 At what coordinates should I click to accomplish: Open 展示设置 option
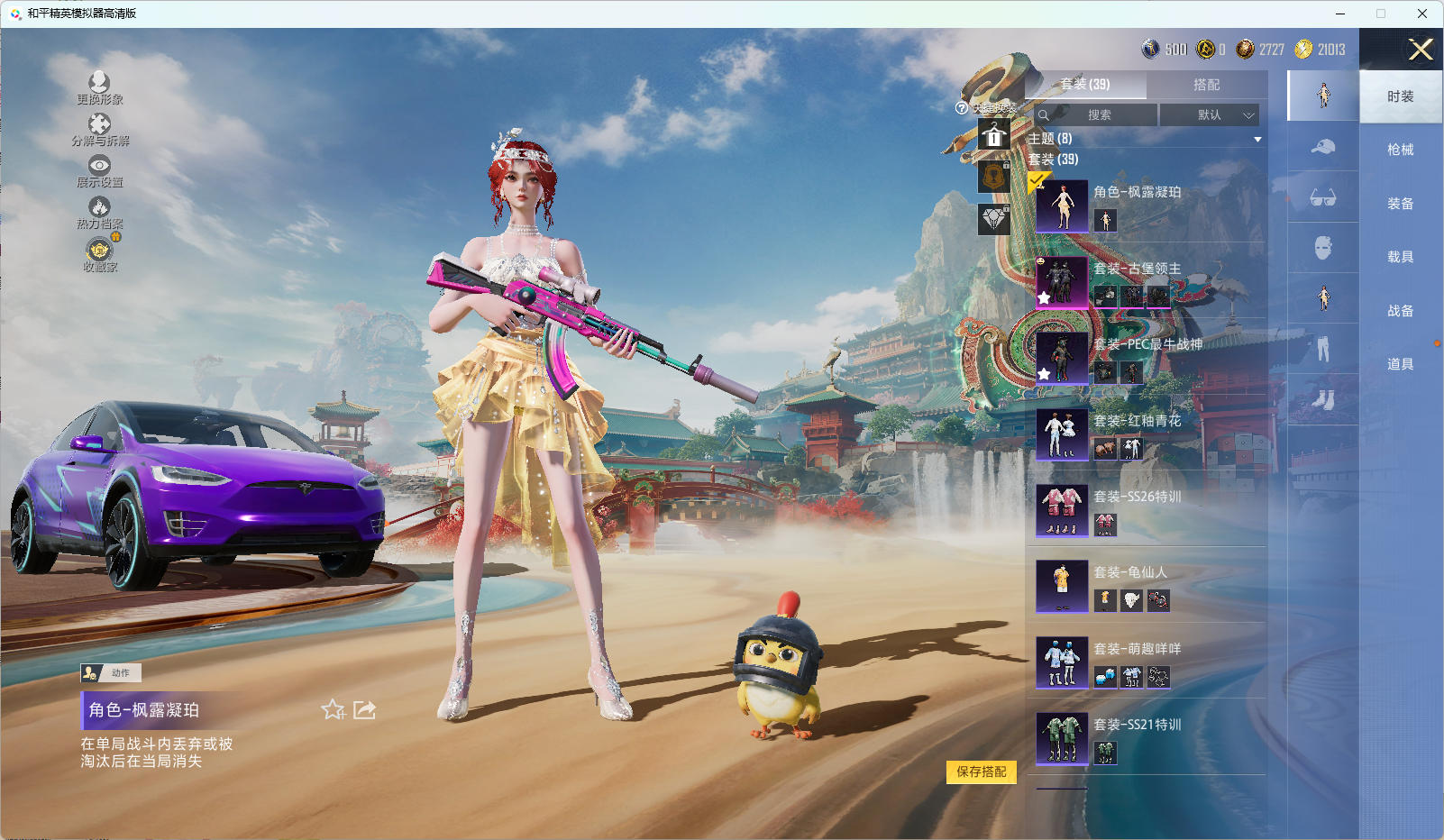tap(99, 171)
